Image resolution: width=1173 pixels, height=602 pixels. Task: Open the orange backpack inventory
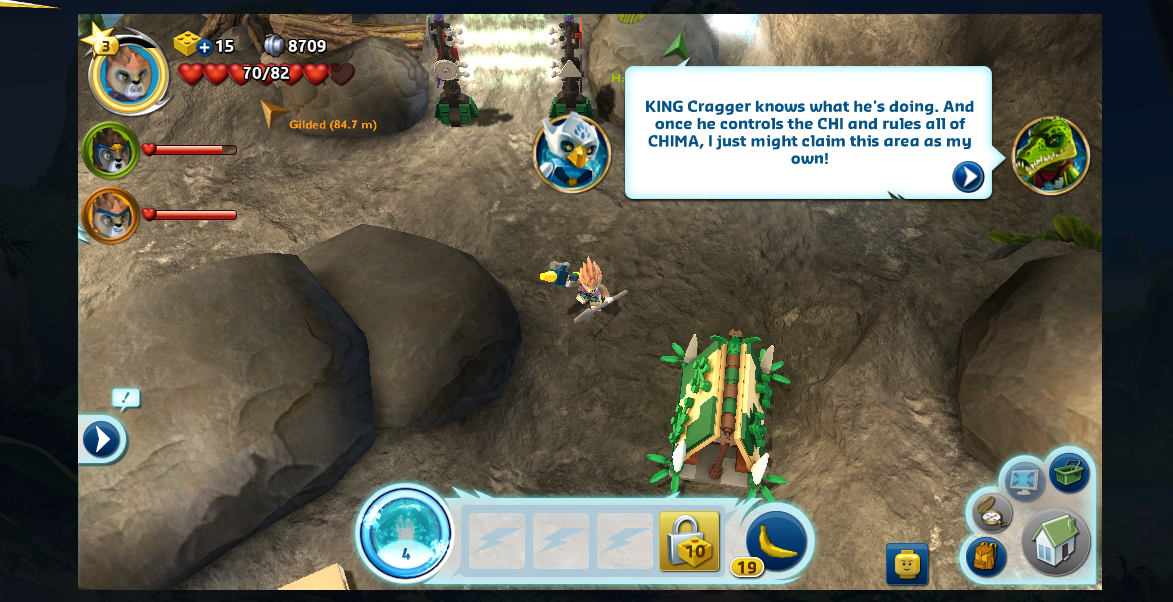click(x=985, y=556)
